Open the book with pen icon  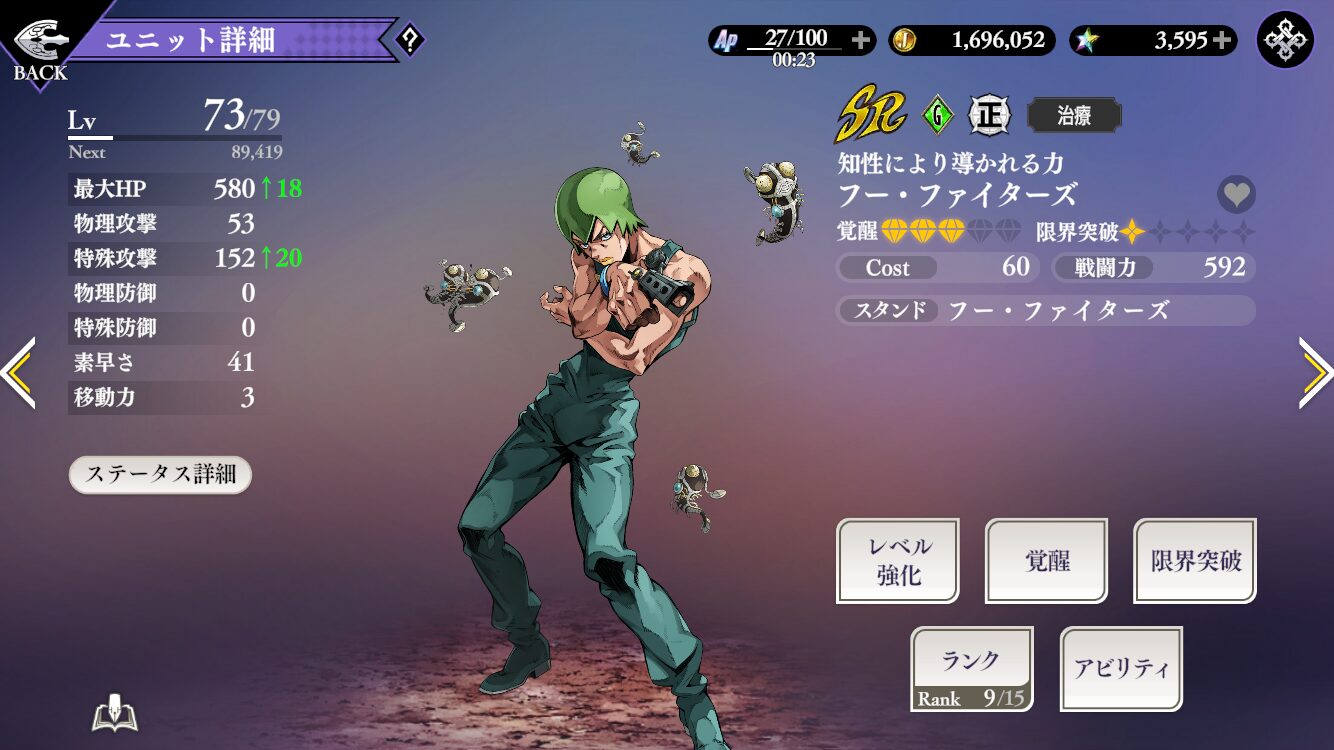114,715
